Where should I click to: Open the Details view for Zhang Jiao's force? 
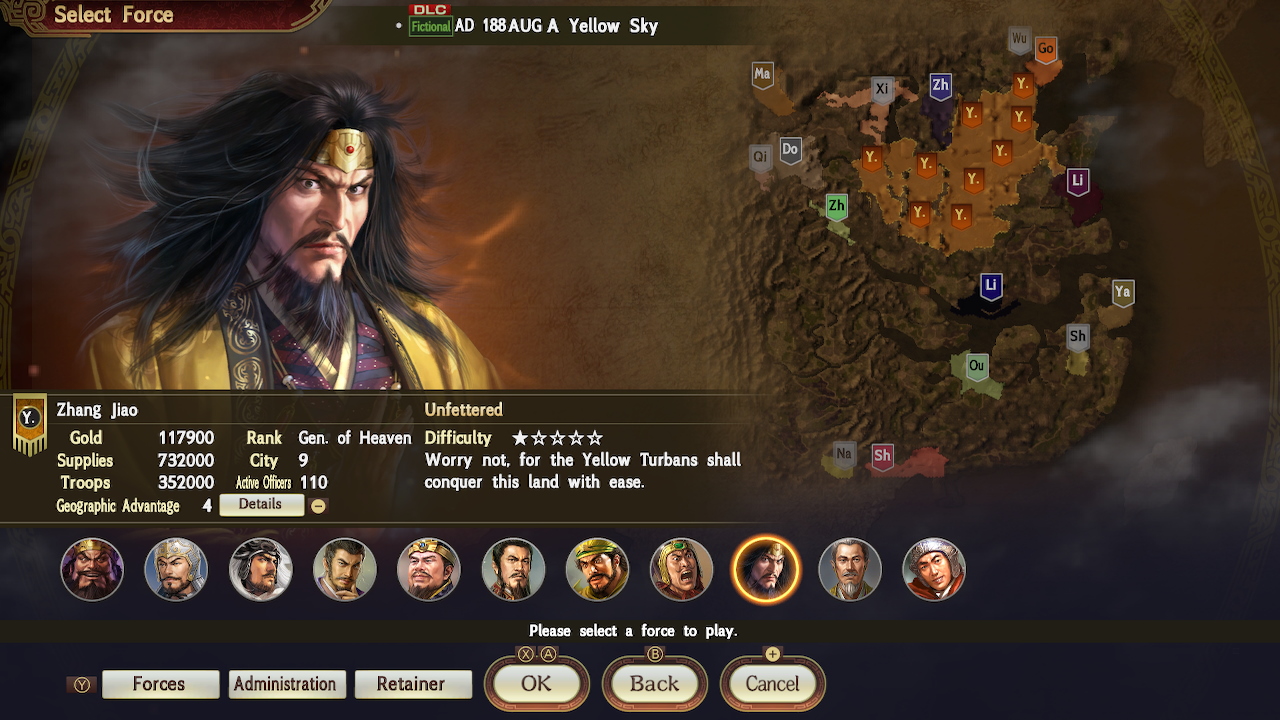coord(261,505)
